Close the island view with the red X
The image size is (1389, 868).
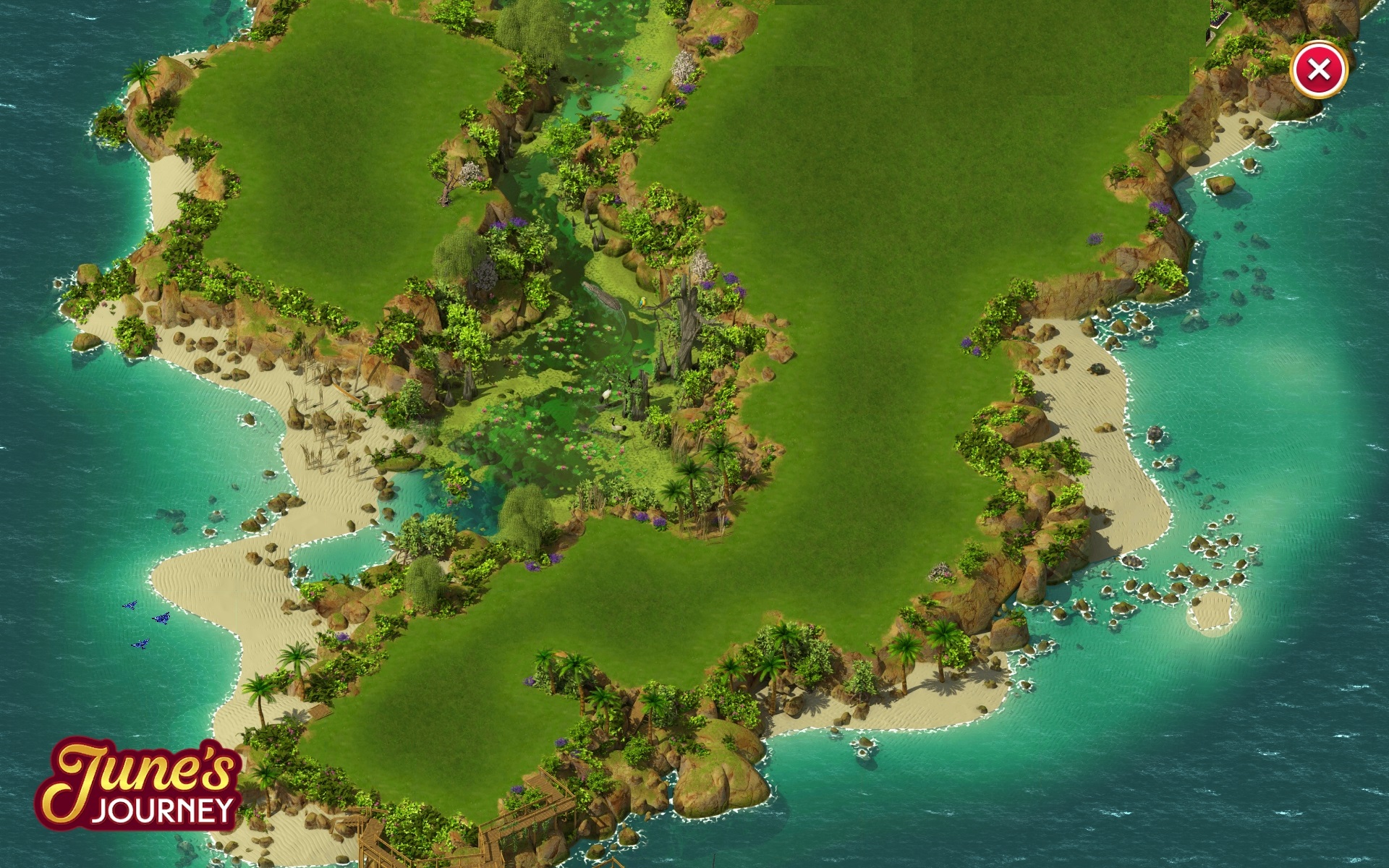click(x=1318, y=70)
